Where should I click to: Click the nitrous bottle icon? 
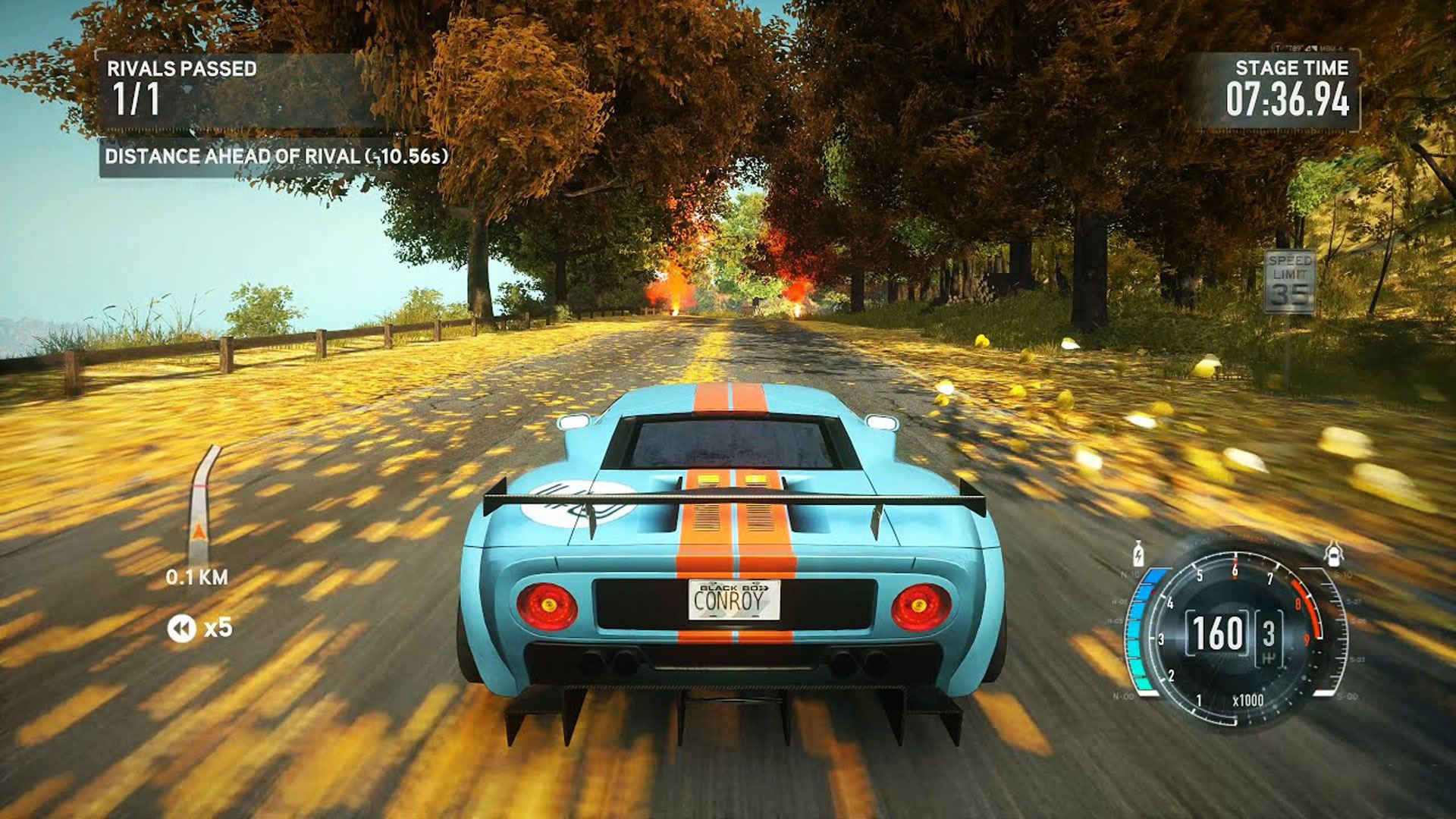(1137, 554)
